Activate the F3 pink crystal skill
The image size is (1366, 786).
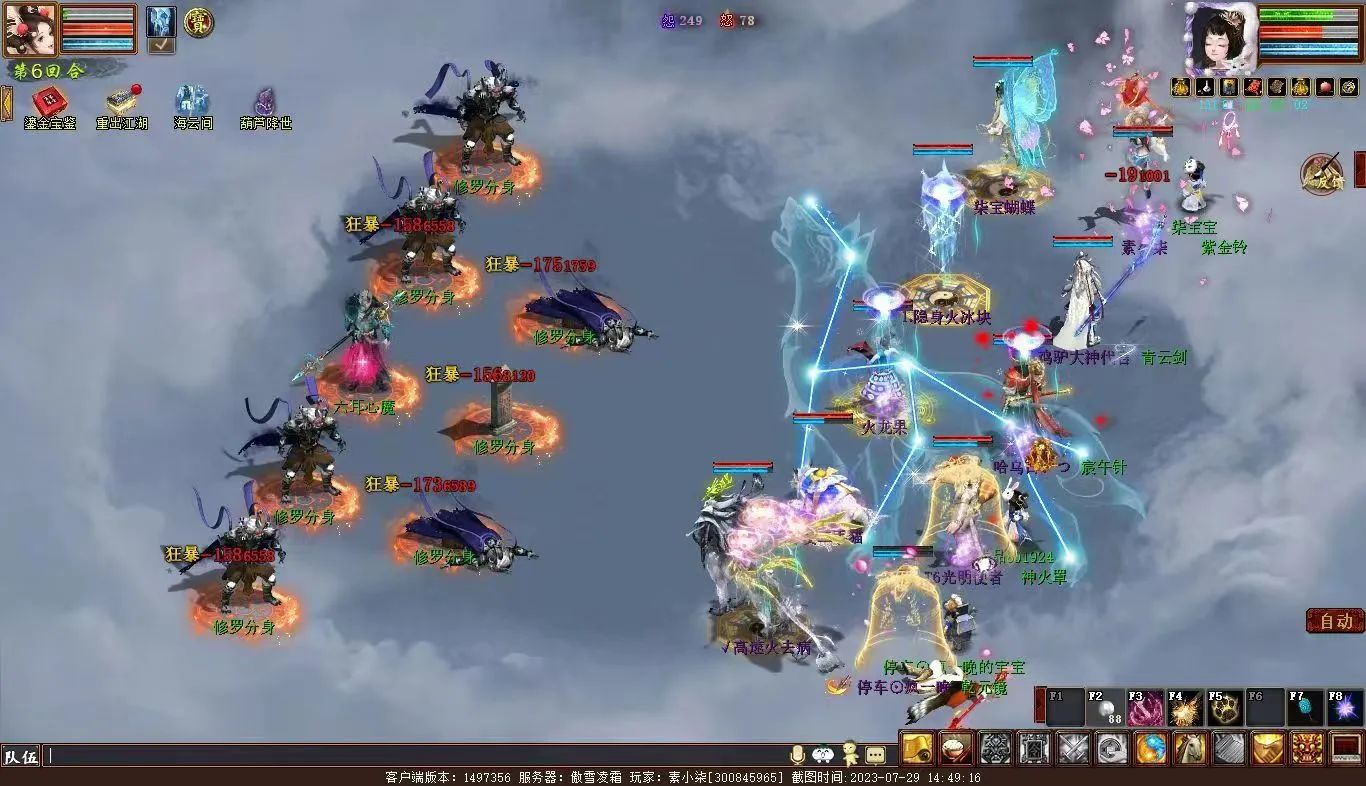click(x=1146, y=708)
